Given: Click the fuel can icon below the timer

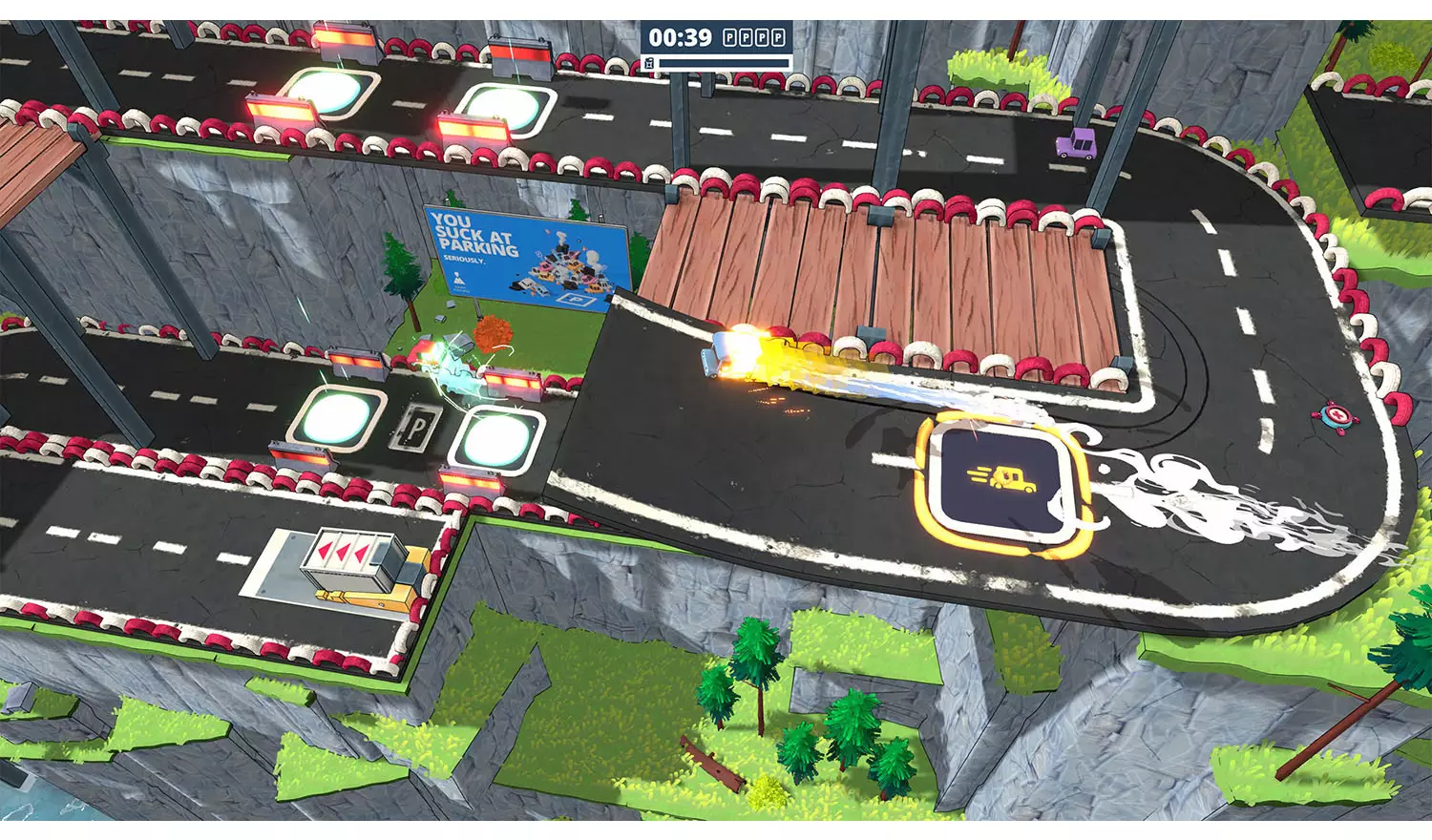Looking at the screenshot, I should point(651,63).
